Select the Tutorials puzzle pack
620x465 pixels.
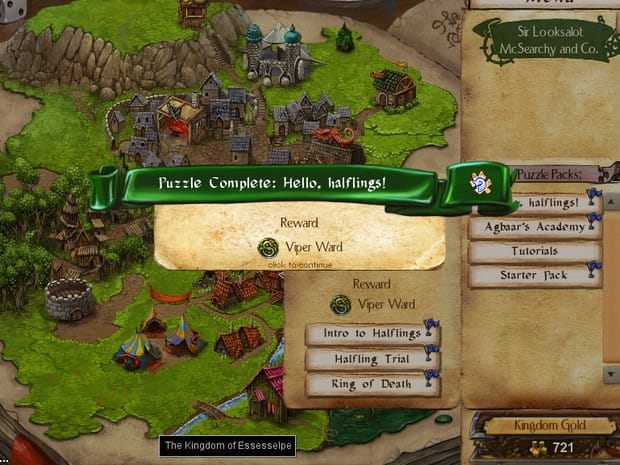click(534, 251)
